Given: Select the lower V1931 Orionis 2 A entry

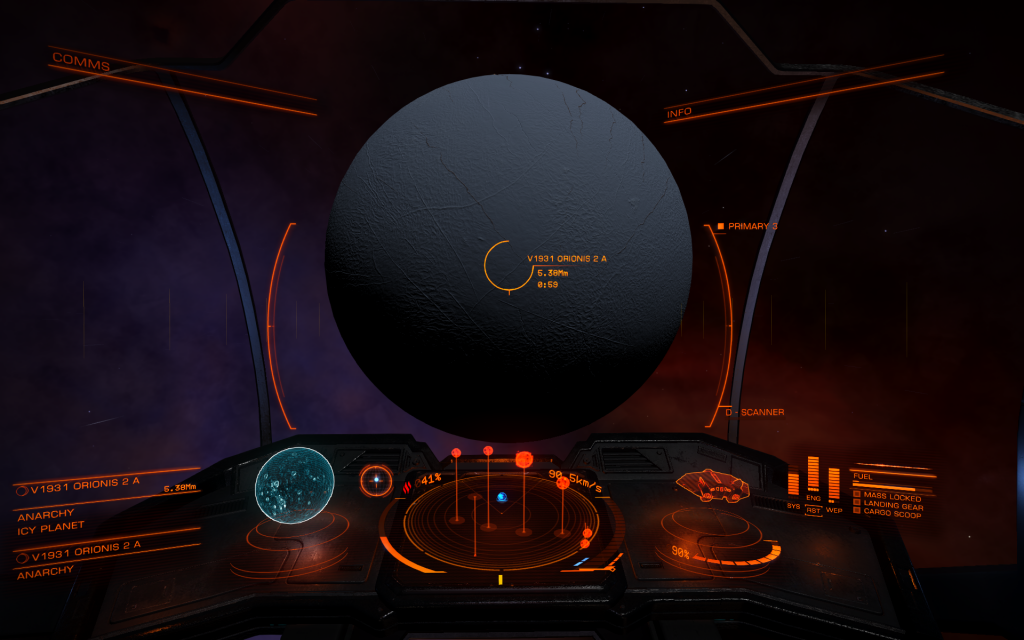Looking at the screenshot, I should point(85,556).
